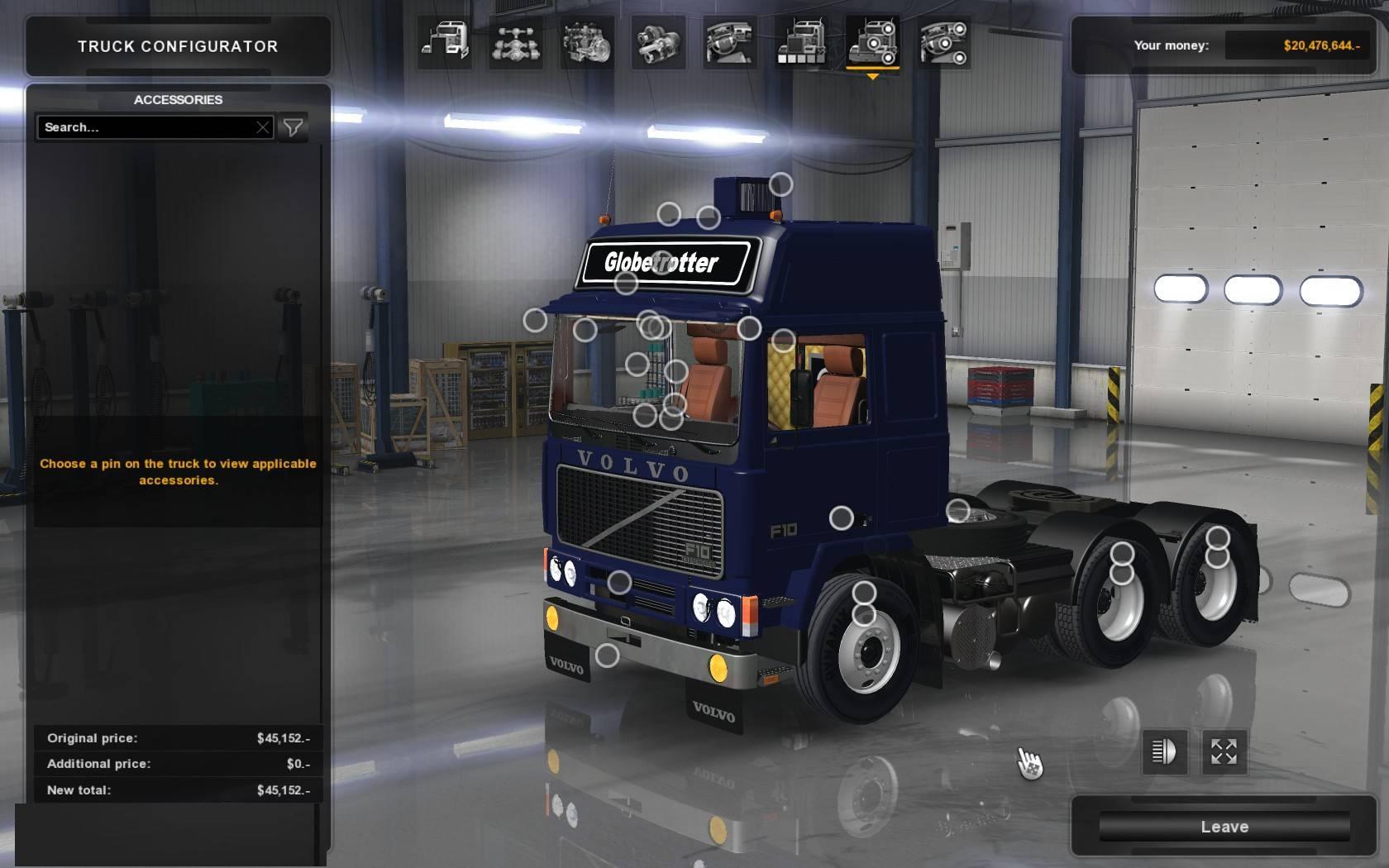Select the pin on the Globetrotter sign

pyautogui.click(x=662, y=263)
